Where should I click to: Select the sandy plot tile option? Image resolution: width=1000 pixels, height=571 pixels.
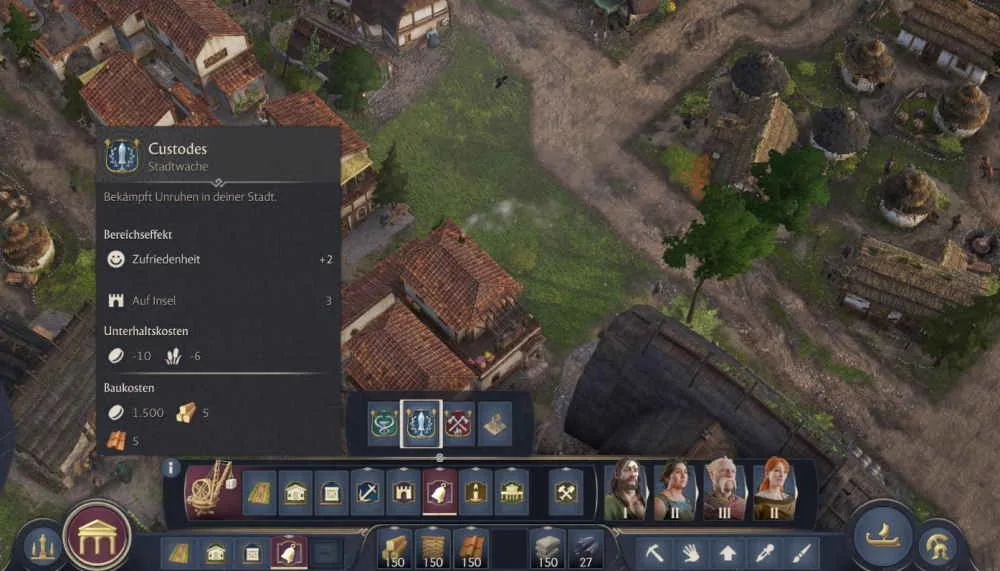[495, 423]
